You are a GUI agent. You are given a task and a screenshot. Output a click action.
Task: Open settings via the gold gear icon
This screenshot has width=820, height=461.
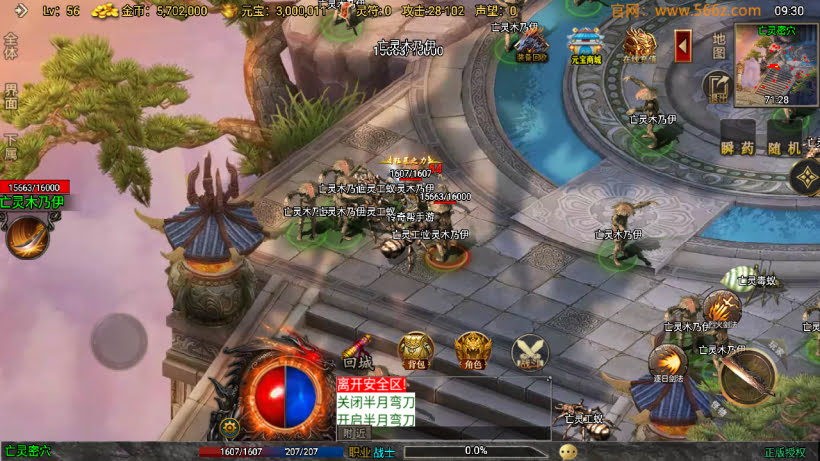pos(231,427)
